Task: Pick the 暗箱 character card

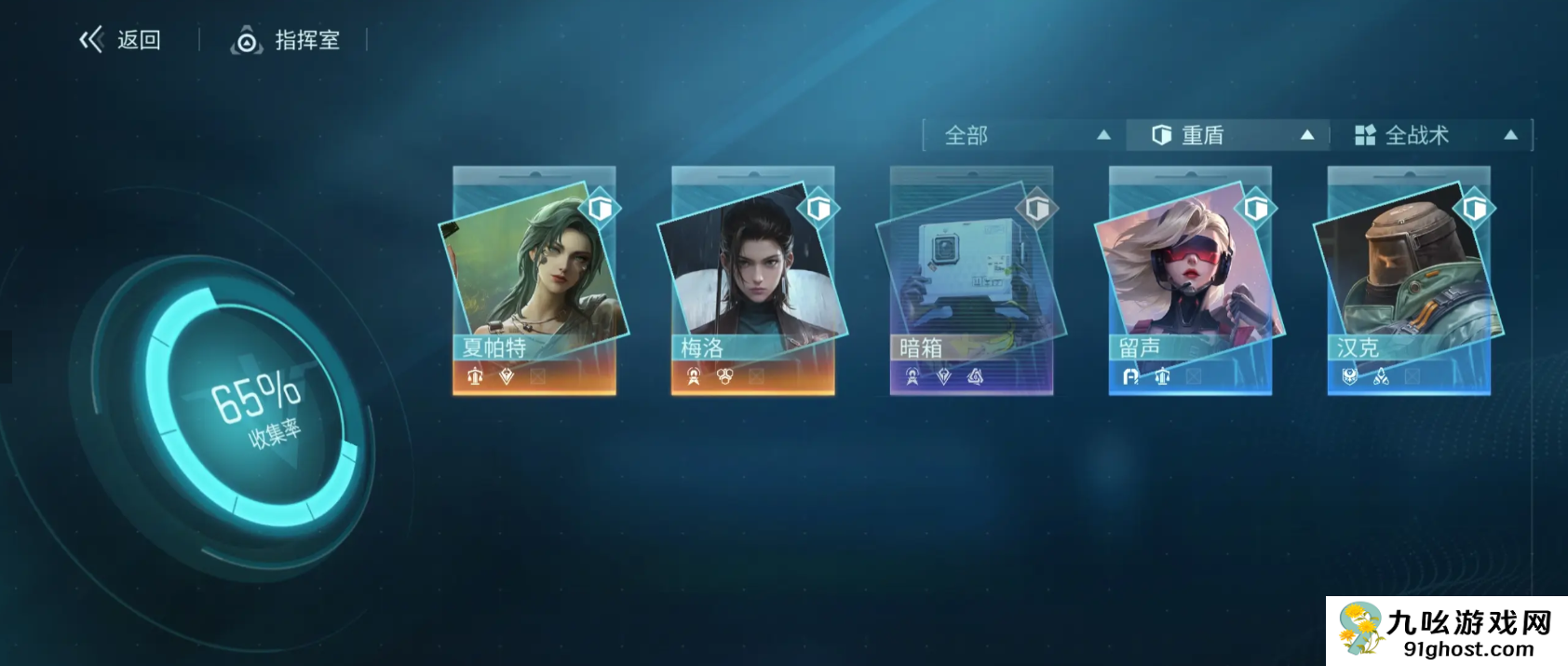Action: tap(971, 280)
